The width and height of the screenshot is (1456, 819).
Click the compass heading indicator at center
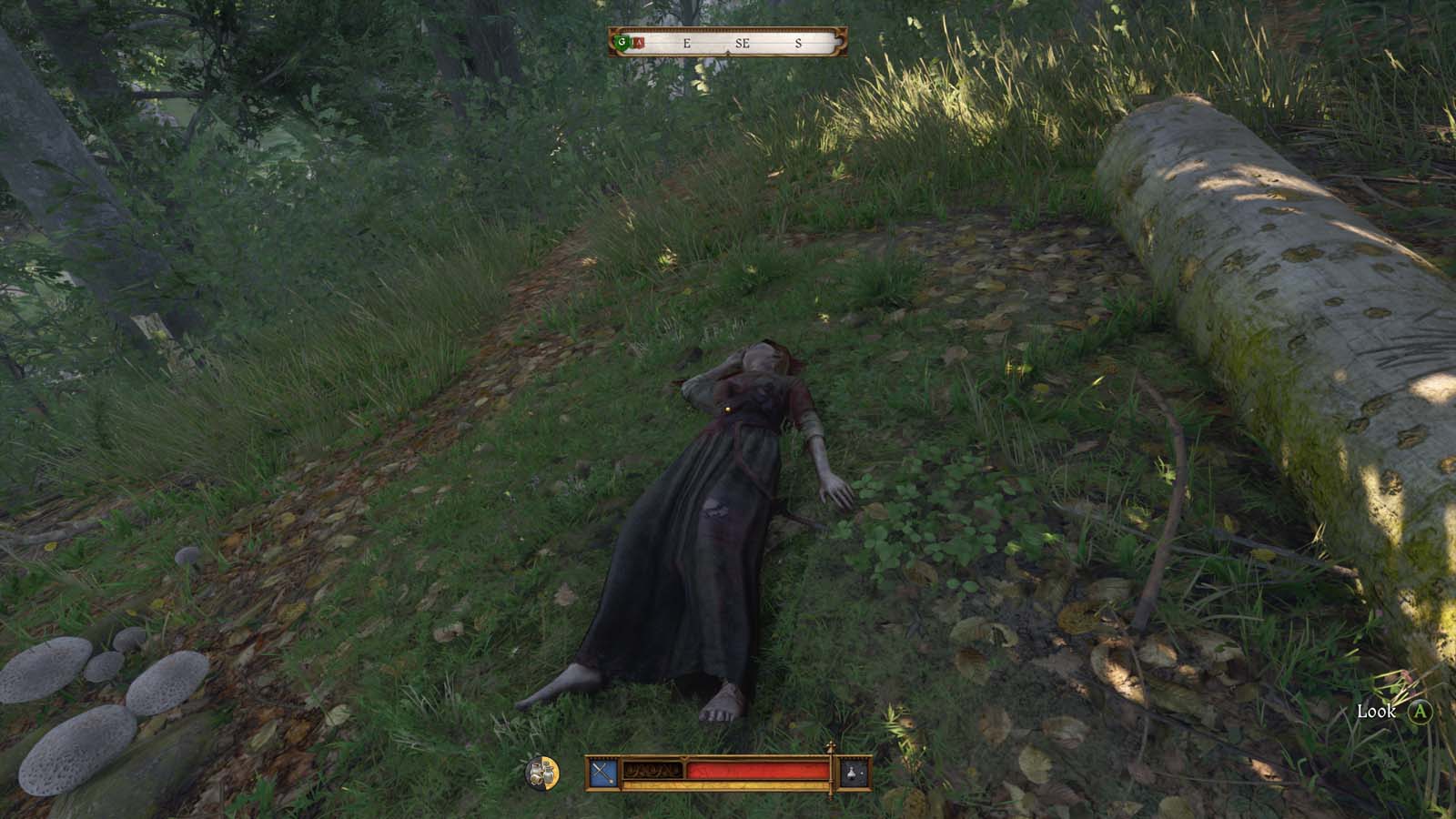coord(728,51)
